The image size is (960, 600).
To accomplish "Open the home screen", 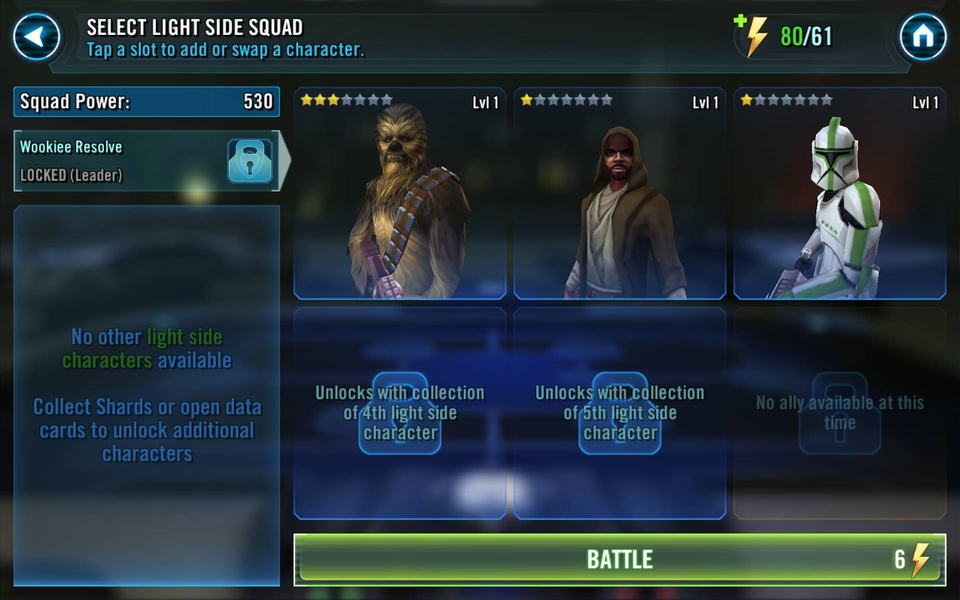I will pos(922,37).
